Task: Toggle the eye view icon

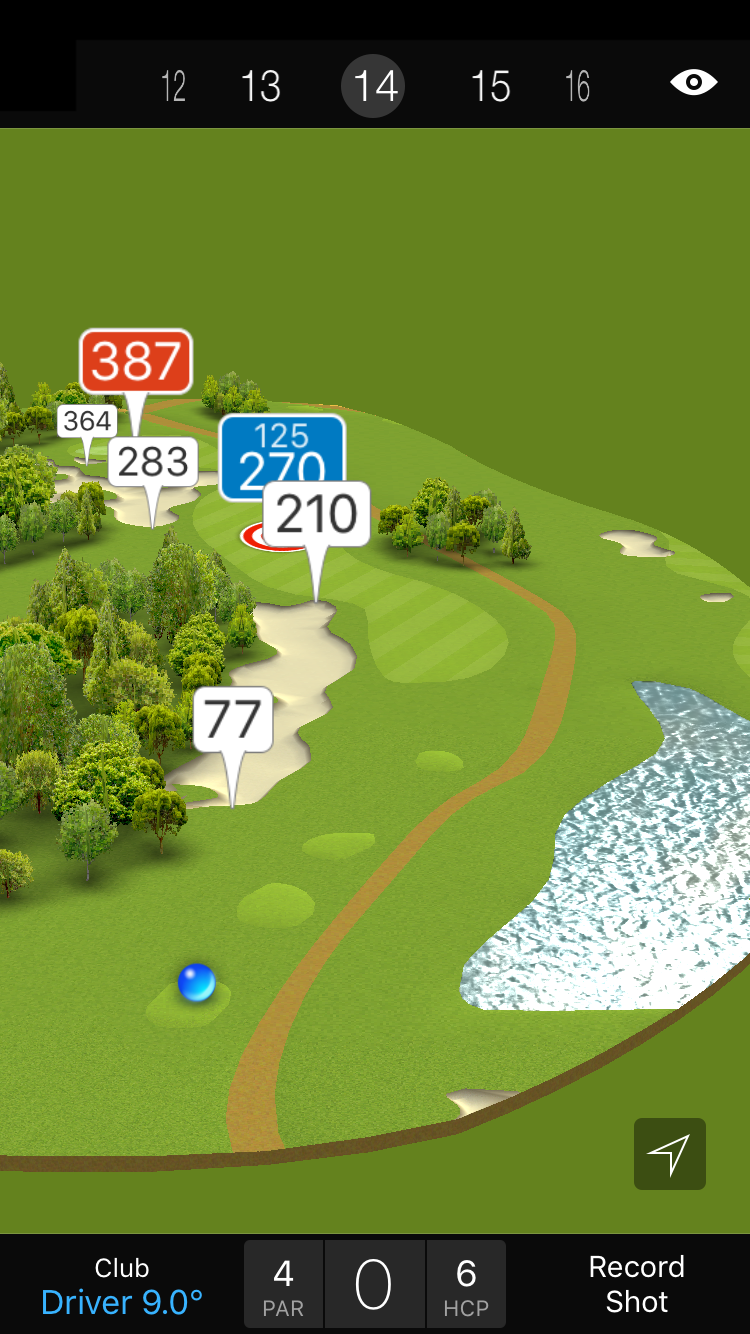Action: click(693, 83)
